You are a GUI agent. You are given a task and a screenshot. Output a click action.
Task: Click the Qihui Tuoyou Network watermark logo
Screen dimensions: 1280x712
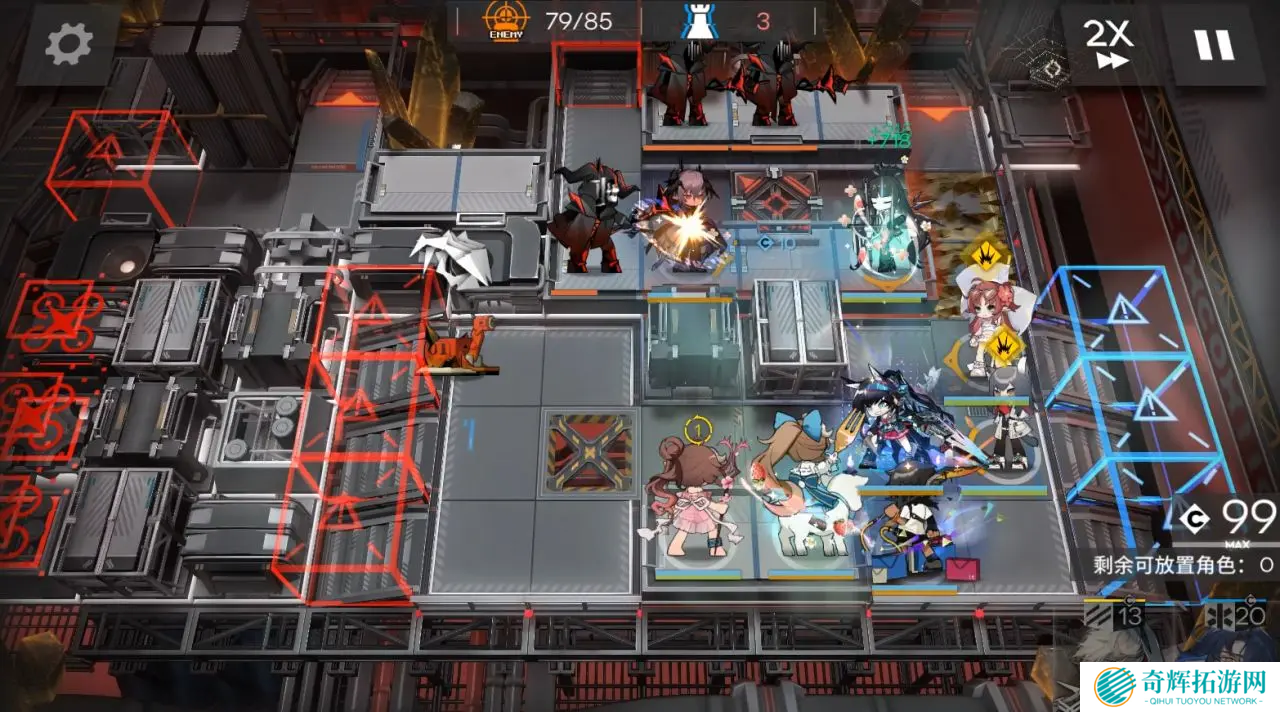(x=1180, y=686)
